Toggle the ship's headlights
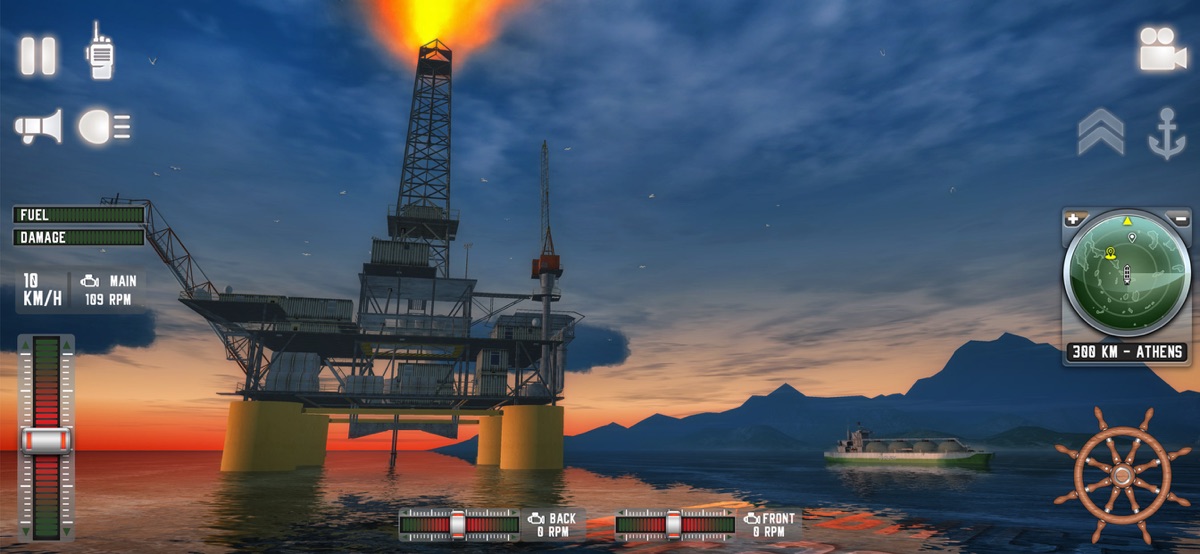Screen dimensions: 1200x554 click(104, 127)
